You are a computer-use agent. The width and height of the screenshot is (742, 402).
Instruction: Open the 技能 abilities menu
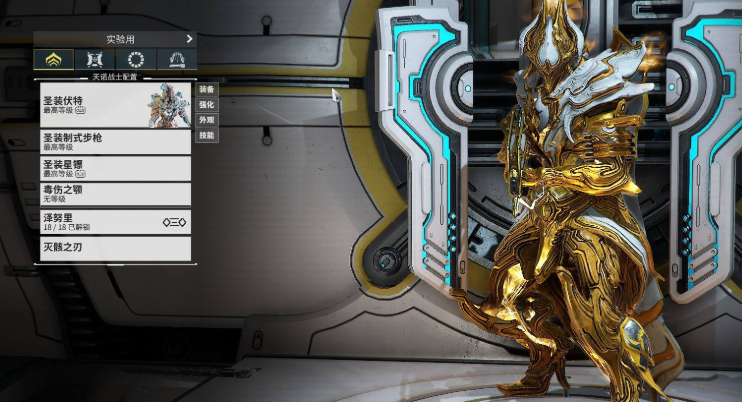(206, 134)
